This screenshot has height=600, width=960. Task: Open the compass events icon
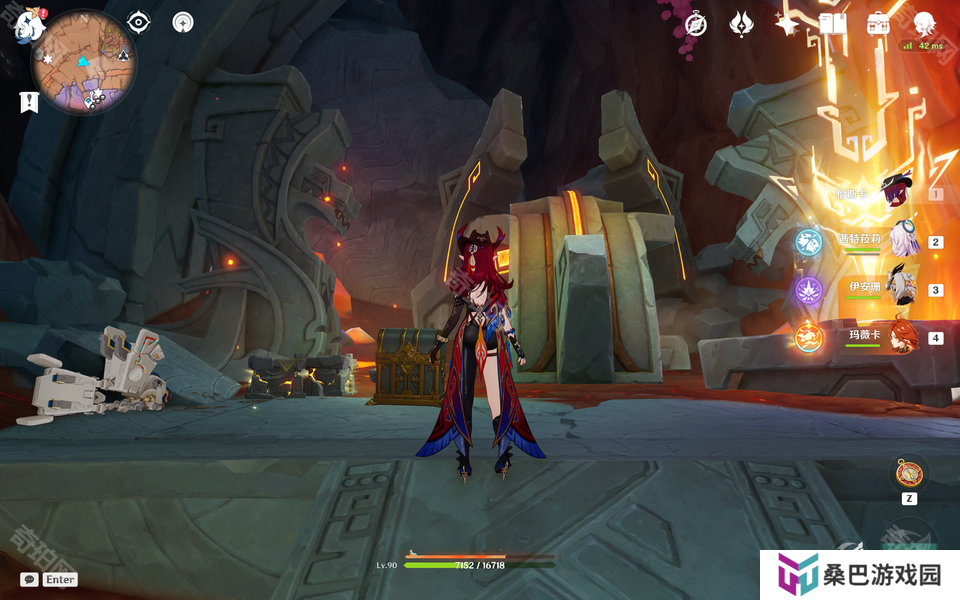[696, 24]
